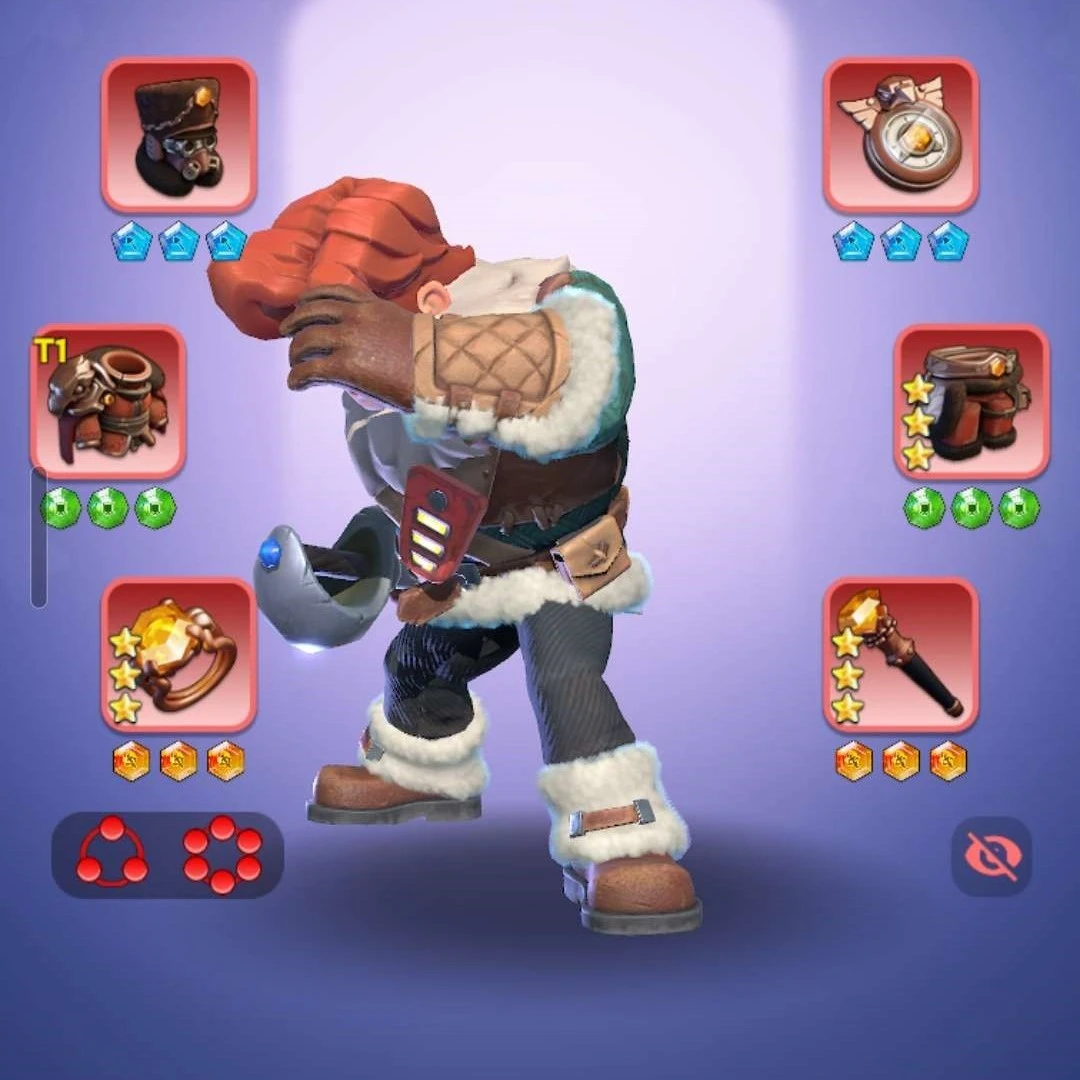Click the six-dot red ring icon
This screenshot has width=1080, height=1080.
point(222,854)
